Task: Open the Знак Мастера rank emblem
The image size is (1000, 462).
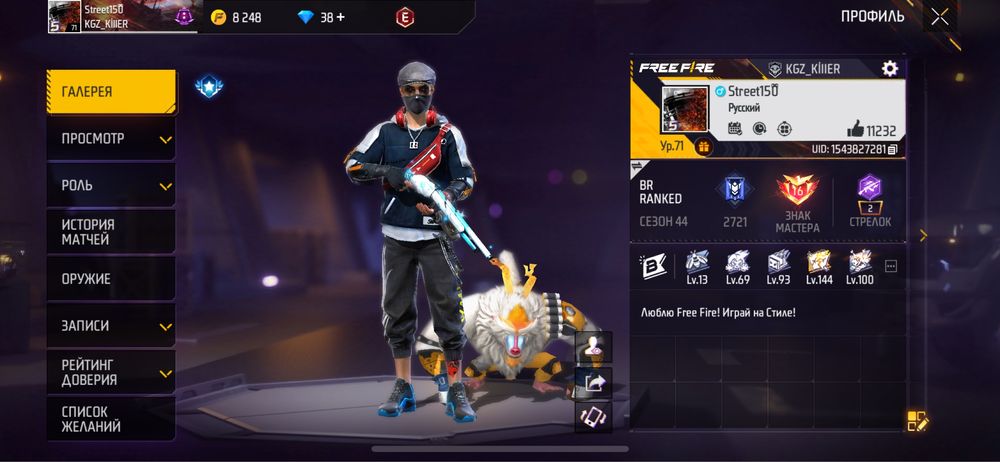Action: pyautogui.click(x=797, y=190)
